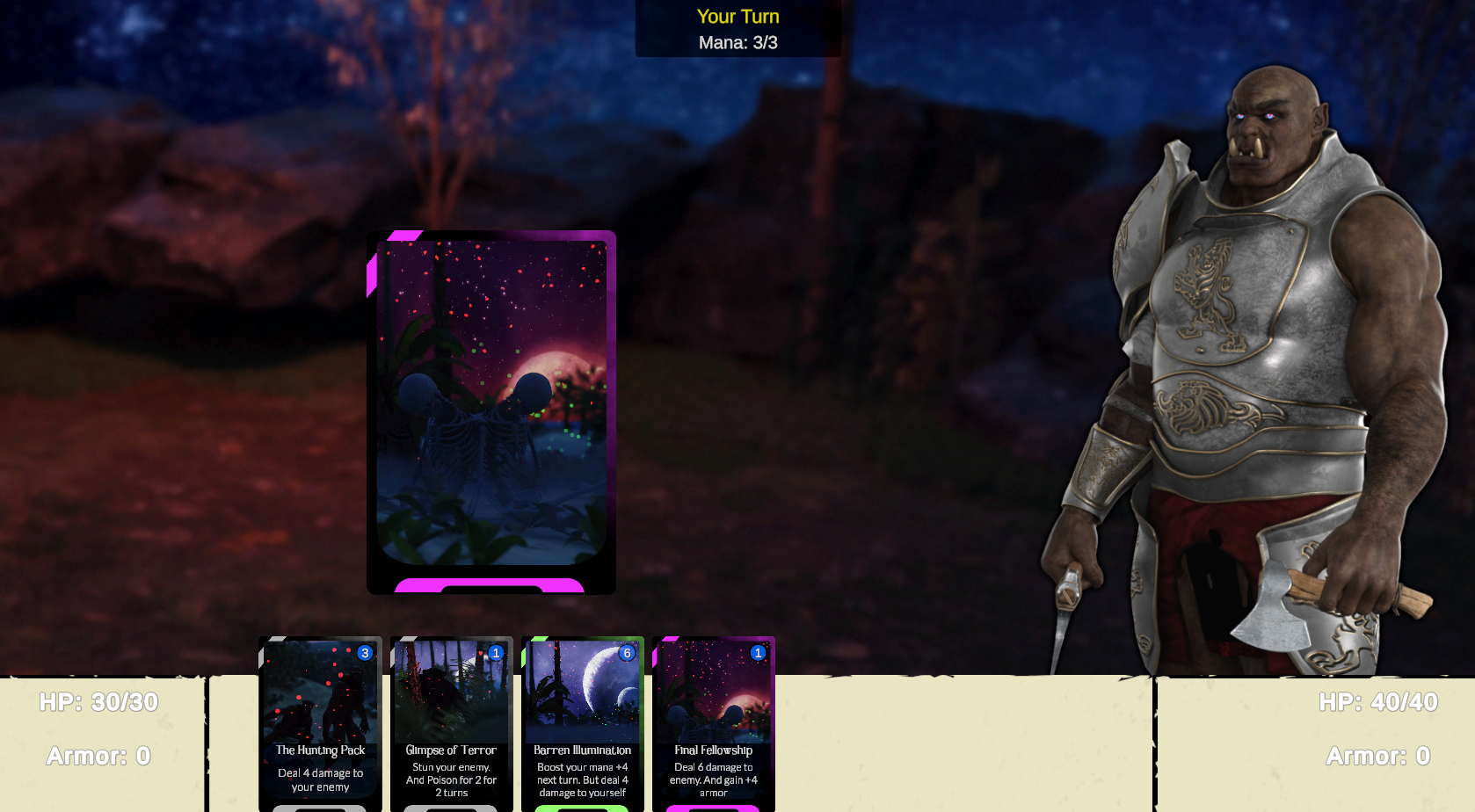Select the Final Fellowship card
The width and height of the screenshot is (1475, 812).
pyautogui.click(x=715, y=721)
